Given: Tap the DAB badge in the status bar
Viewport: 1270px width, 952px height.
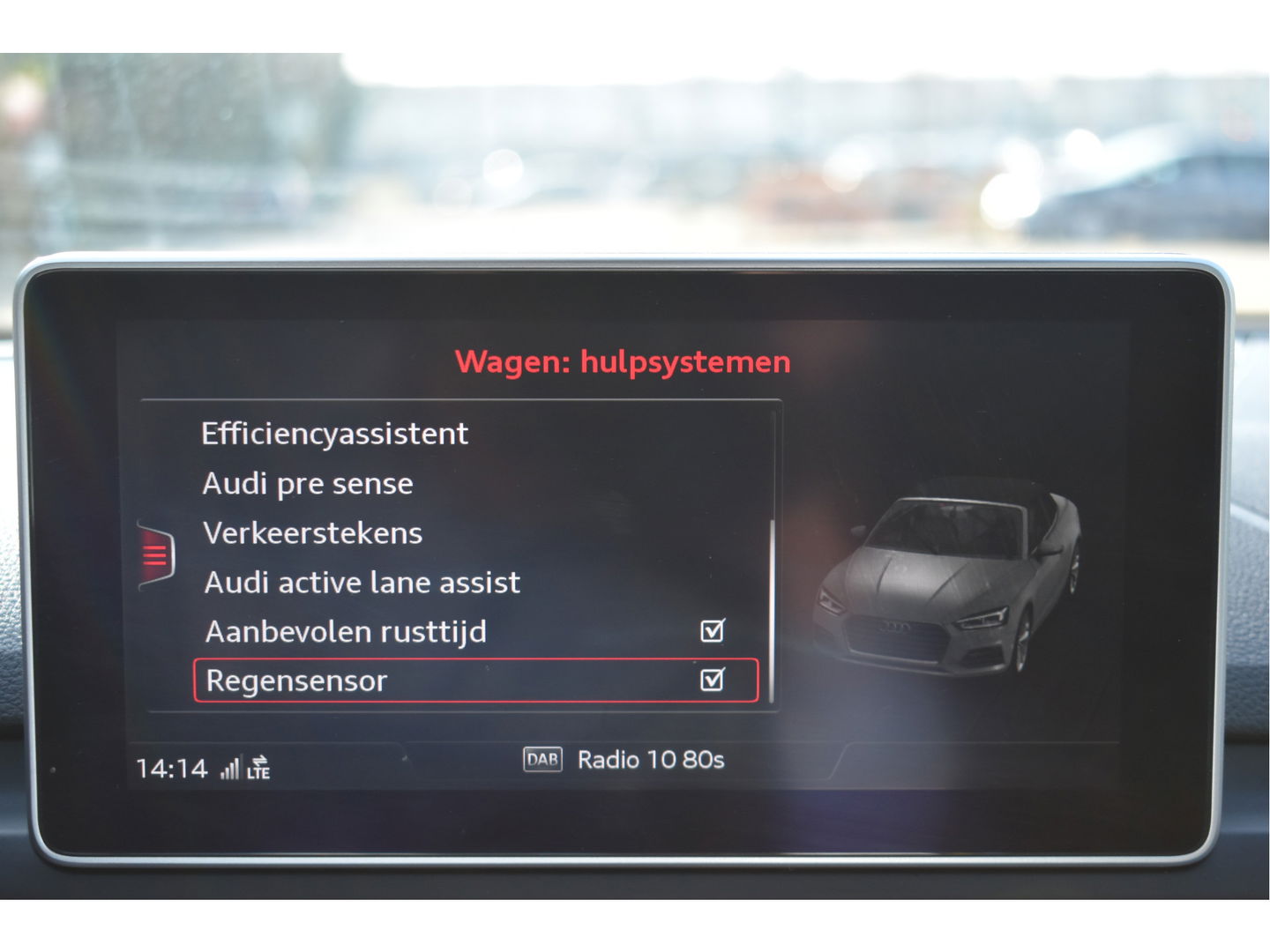Looking at the screenshot, I should pyautogui.click(x=542, y=760).
